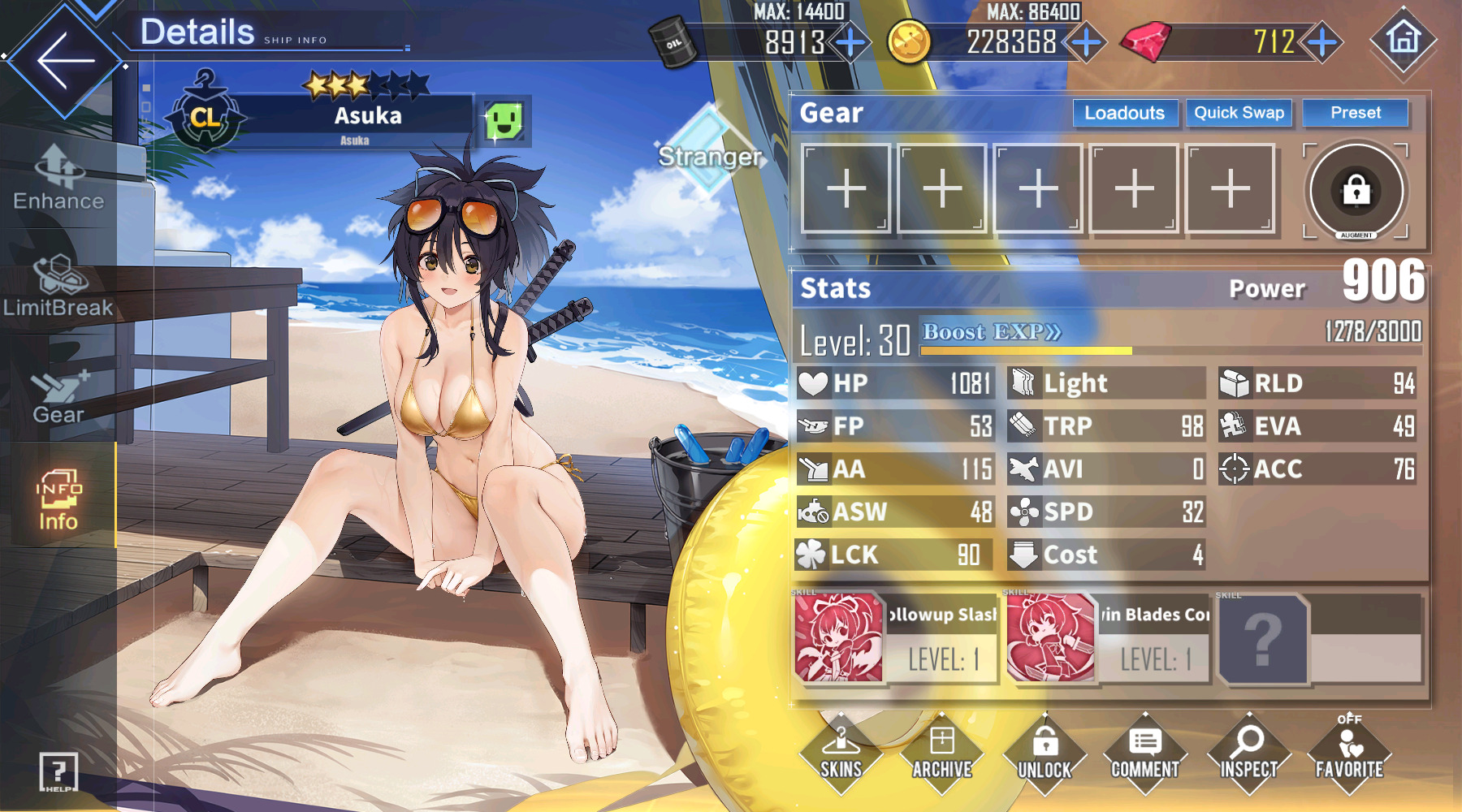Viewport: 1462px width, 812px height.
Task: Return to the home screen
Action: coord(1403,39)
